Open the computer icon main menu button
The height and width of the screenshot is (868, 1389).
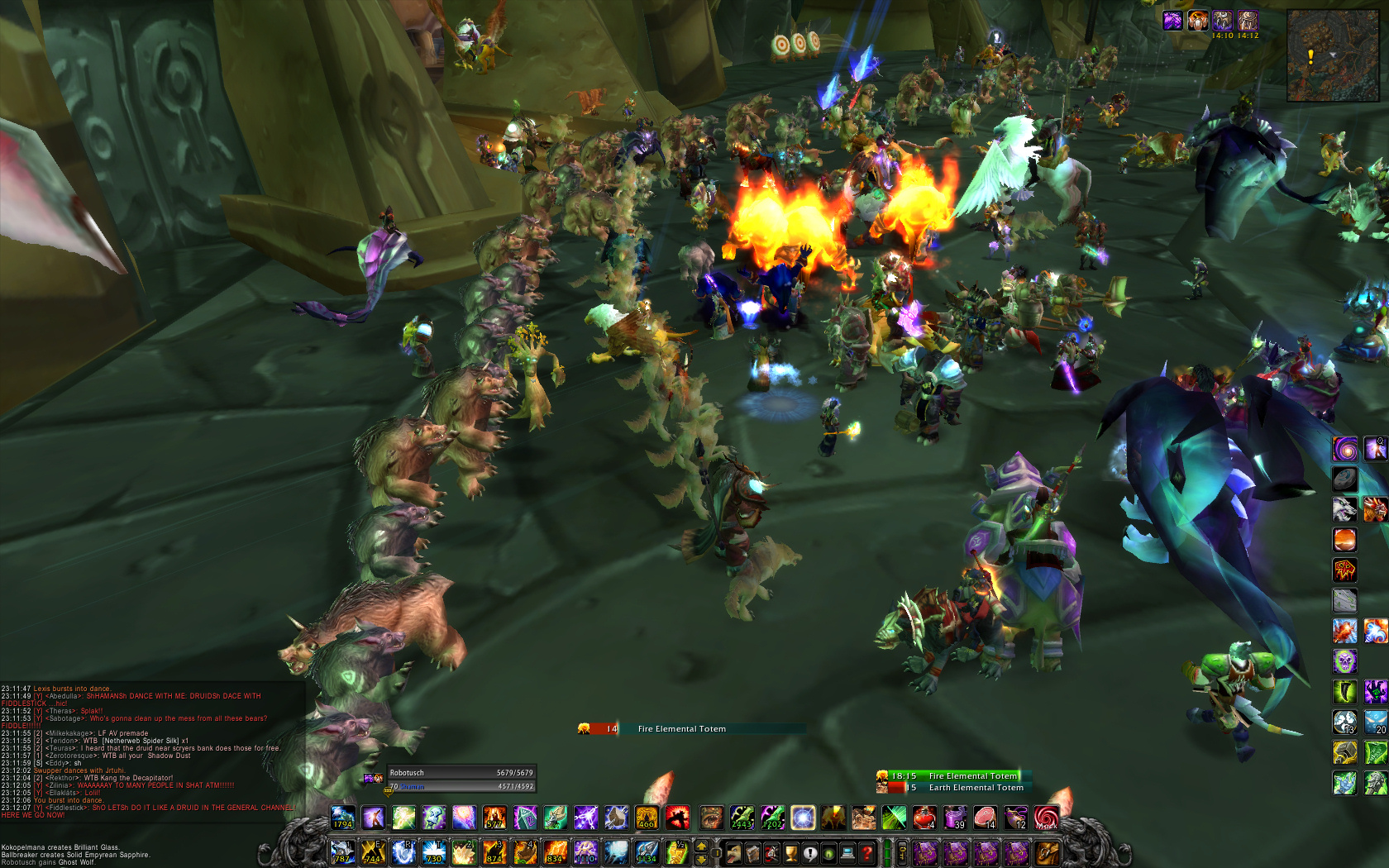tap(847, 852)
